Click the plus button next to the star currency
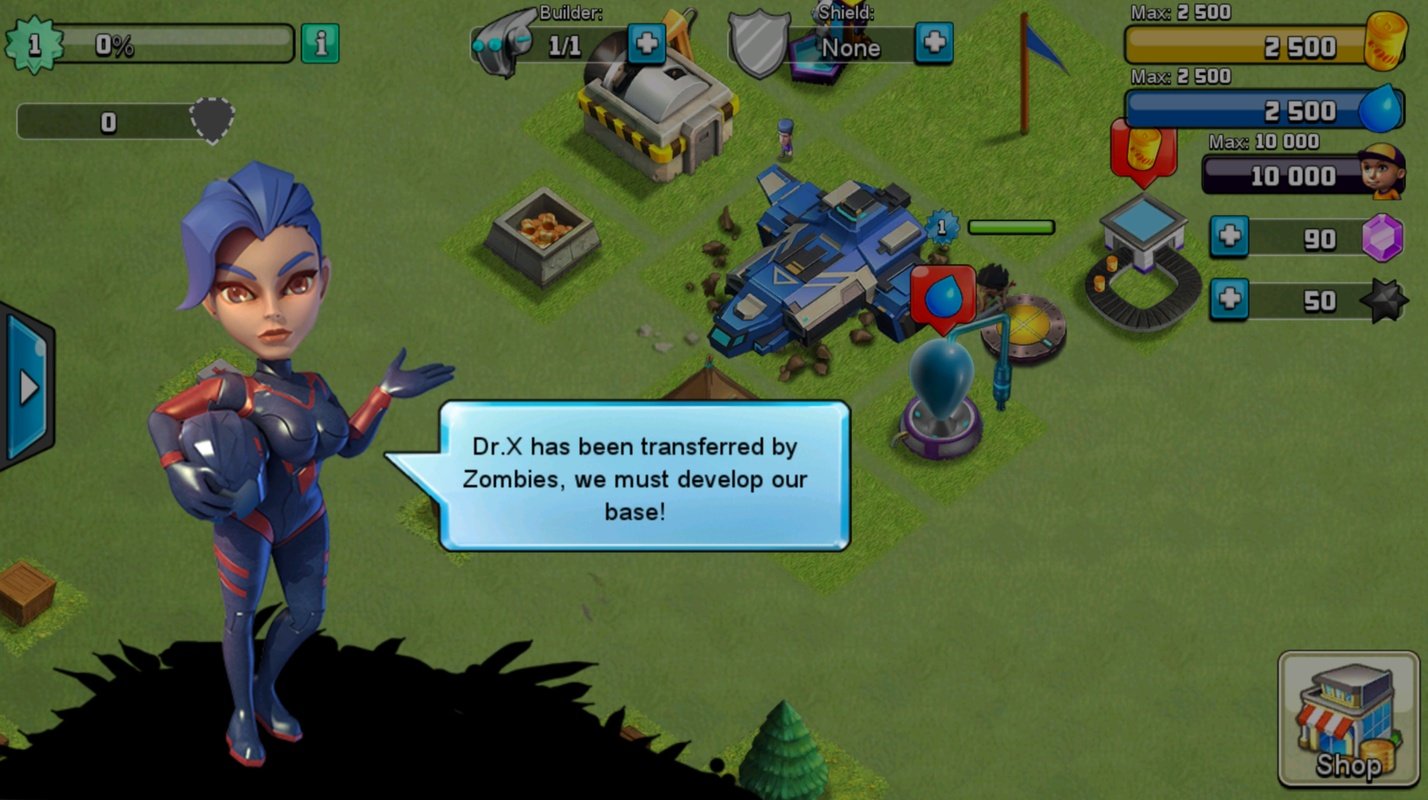This screenshot has height=800, width=1428. pos(1228,301)
